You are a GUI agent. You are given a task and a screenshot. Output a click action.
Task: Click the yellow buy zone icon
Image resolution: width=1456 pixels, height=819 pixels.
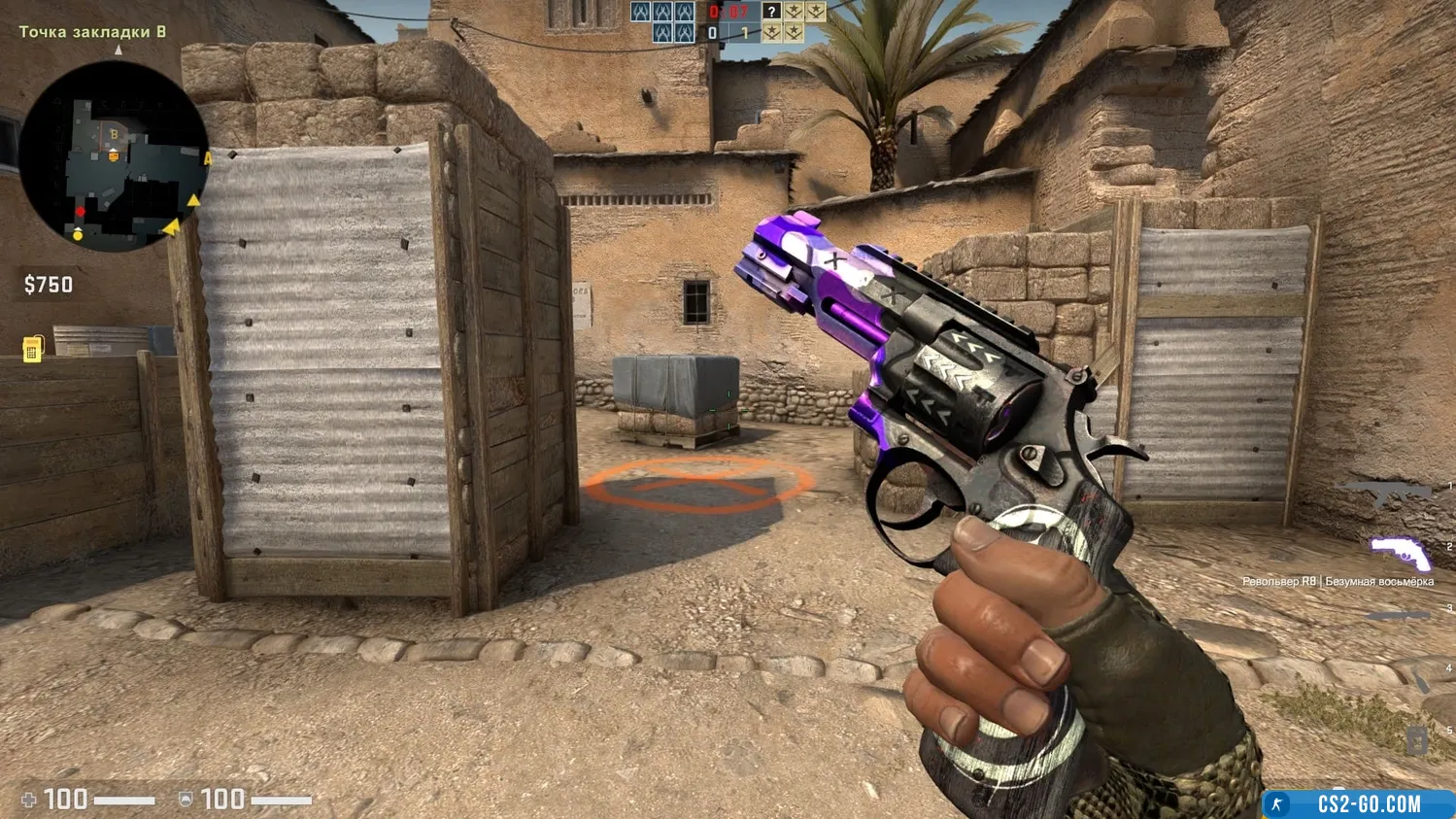click(31, 349)
